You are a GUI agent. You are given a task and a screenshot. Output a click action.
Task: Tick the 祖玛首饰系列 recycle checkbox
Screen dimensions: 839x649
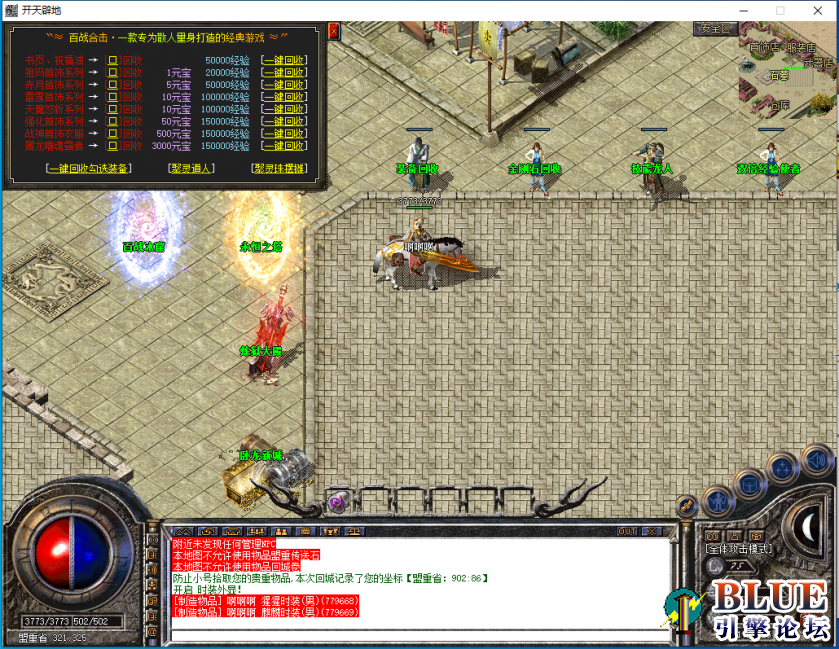pyautogui.click(x=113, y=73)
